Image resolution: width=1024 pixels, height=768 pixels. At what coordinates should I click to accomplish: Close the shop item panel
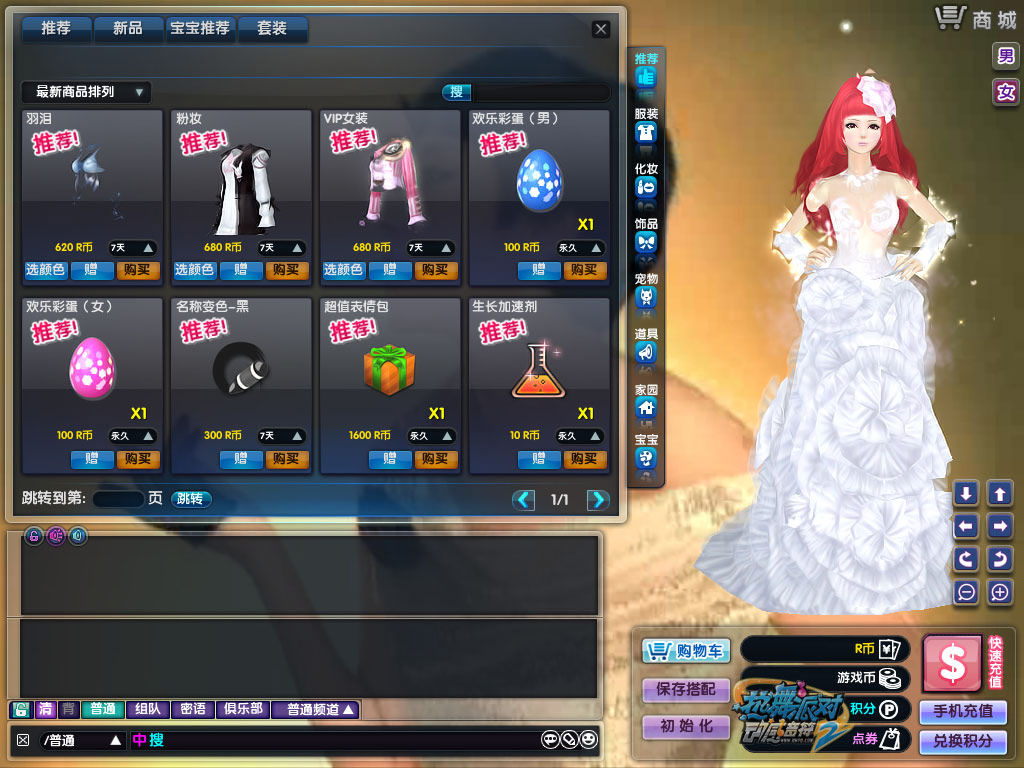point(601,29)
